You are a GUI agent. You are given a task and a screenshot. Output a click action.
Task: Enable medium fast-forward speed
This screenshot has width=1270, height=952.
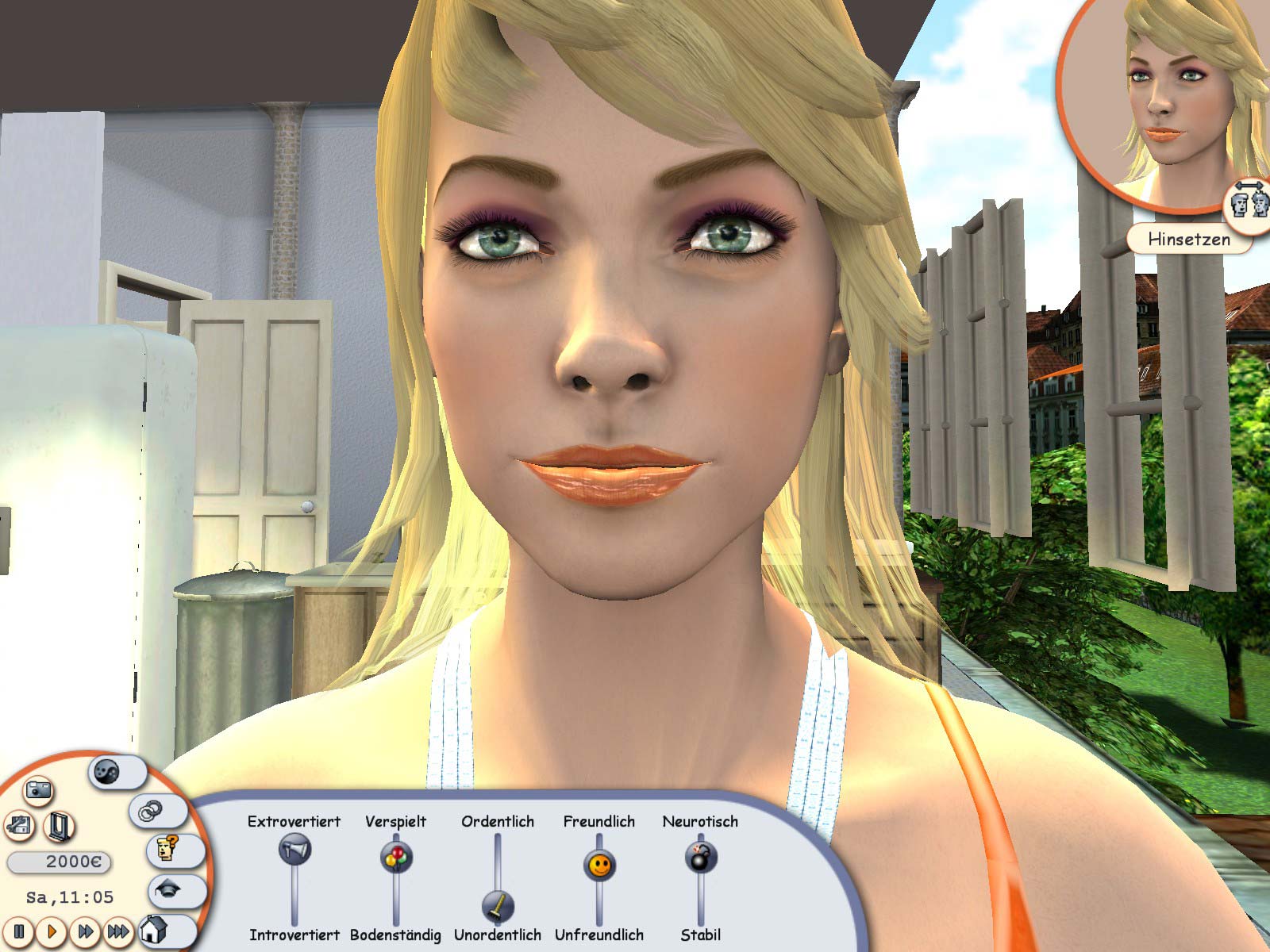point(86,933)
